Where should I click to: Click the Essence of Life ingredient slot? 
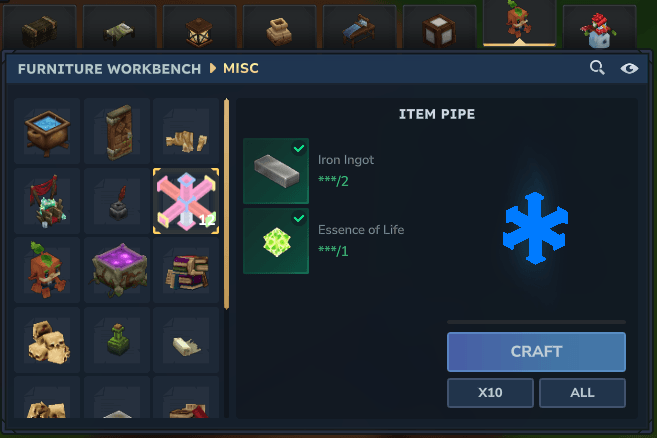[276, 241]
